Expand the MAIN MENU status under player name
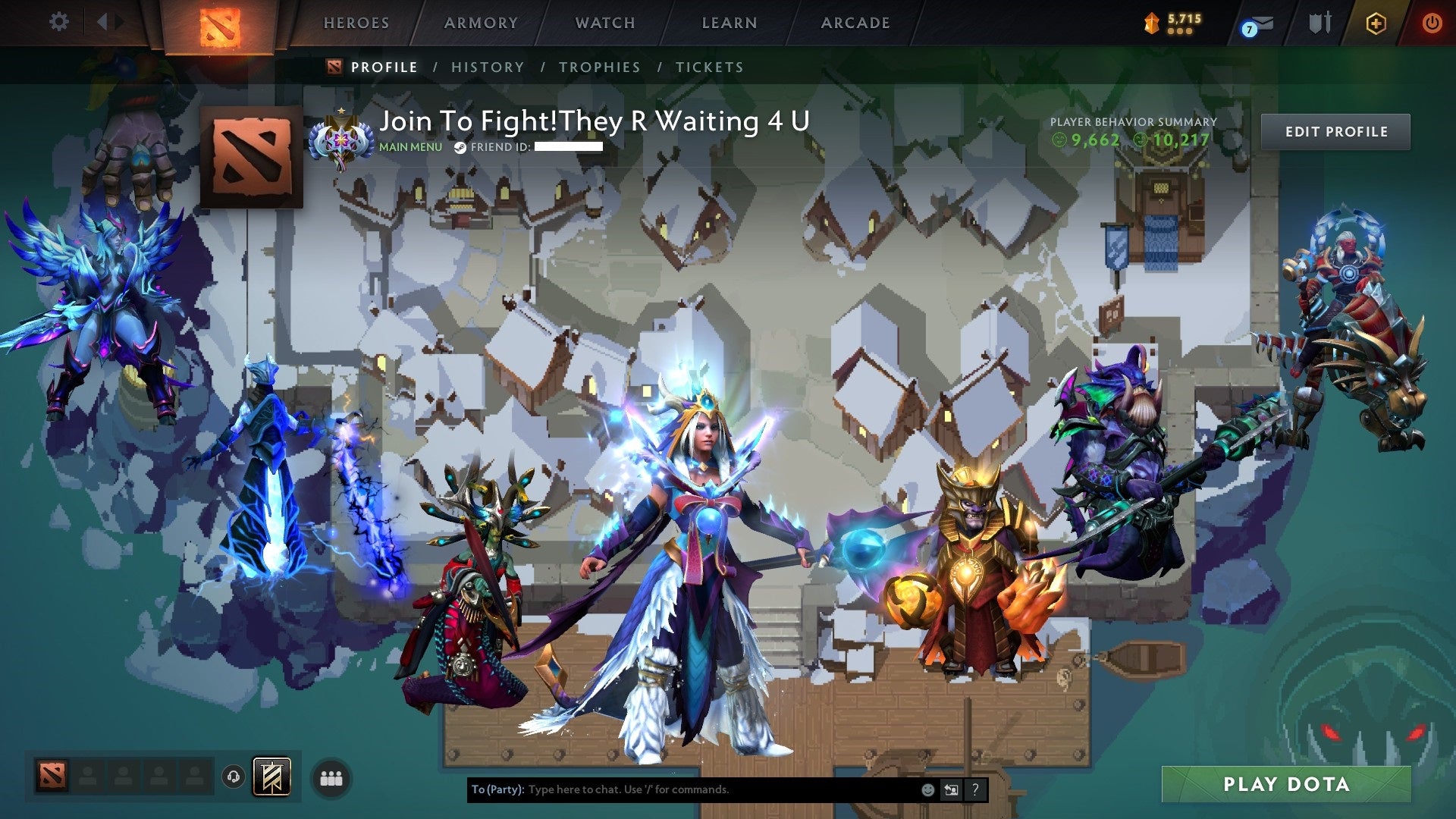The height and width of the screenshot is (819, 1456). pyautogui.click(x=409, y=149)
